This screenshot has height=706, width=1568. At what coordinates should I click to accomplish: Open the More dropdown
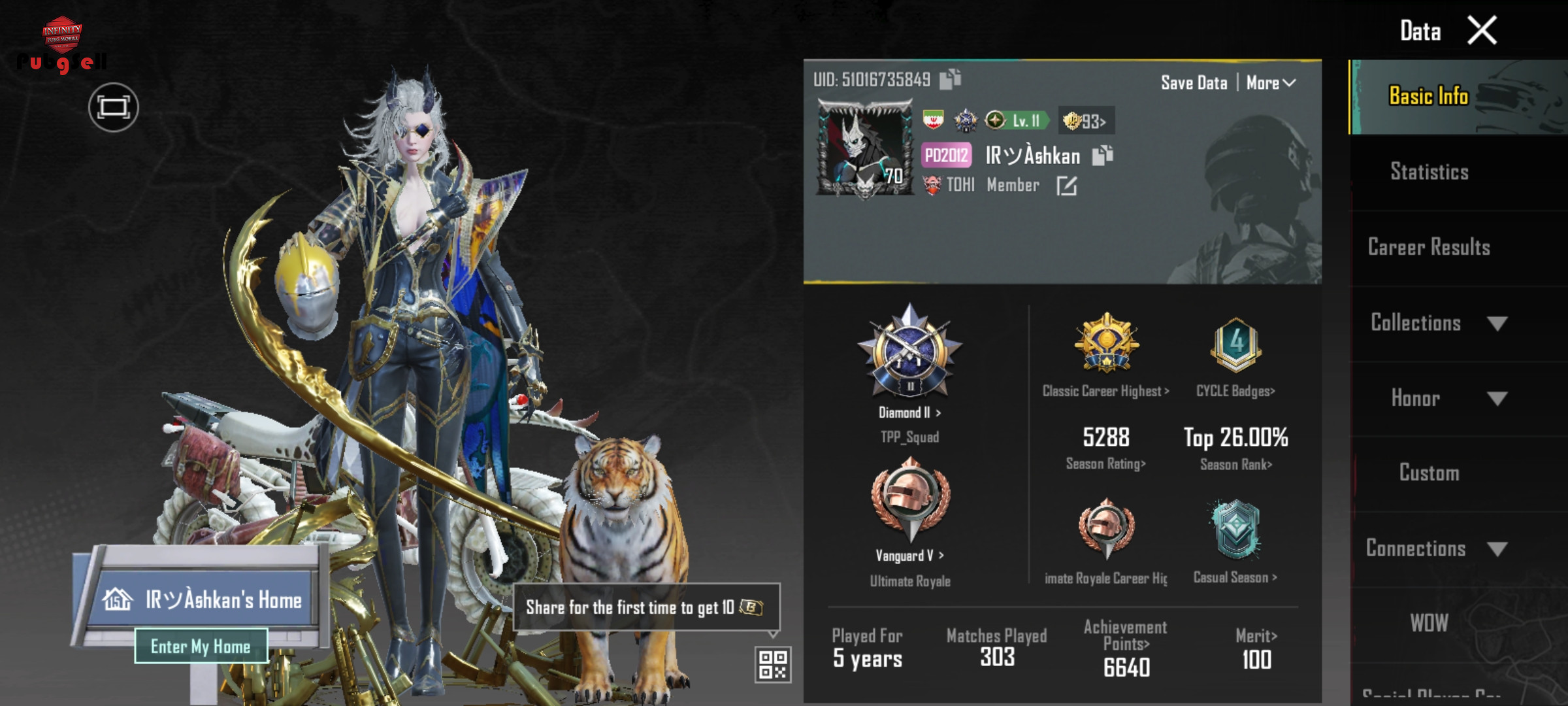(1270, 83)
